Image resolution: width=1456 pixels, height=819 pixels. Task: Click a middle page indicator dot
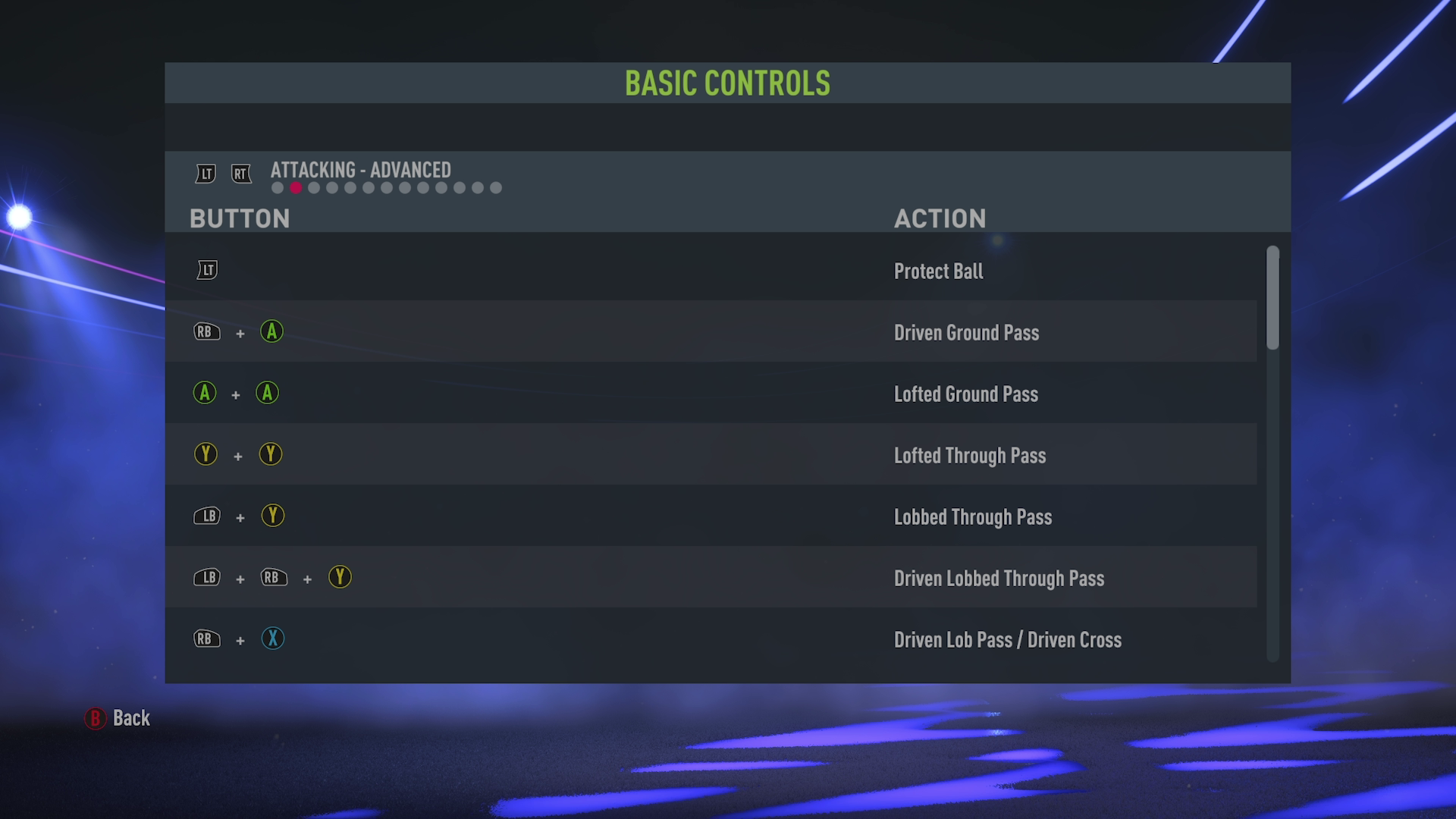[x=387, y=187]
